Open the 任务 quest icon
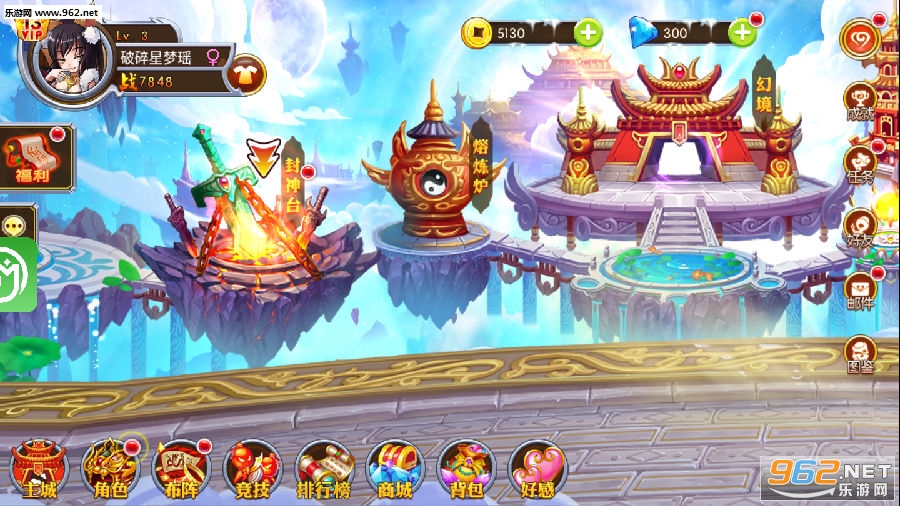The width and height of the screenshot is (900, 506). 860,163
